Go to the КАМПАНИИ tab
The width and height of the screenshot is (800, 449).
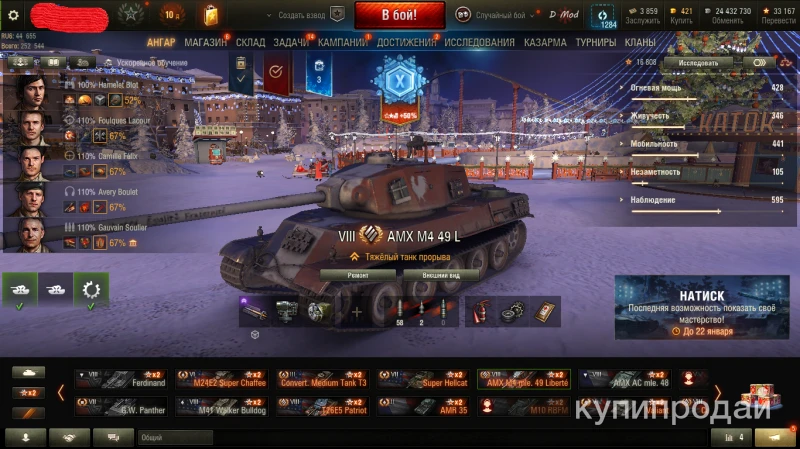click(342, 43)
